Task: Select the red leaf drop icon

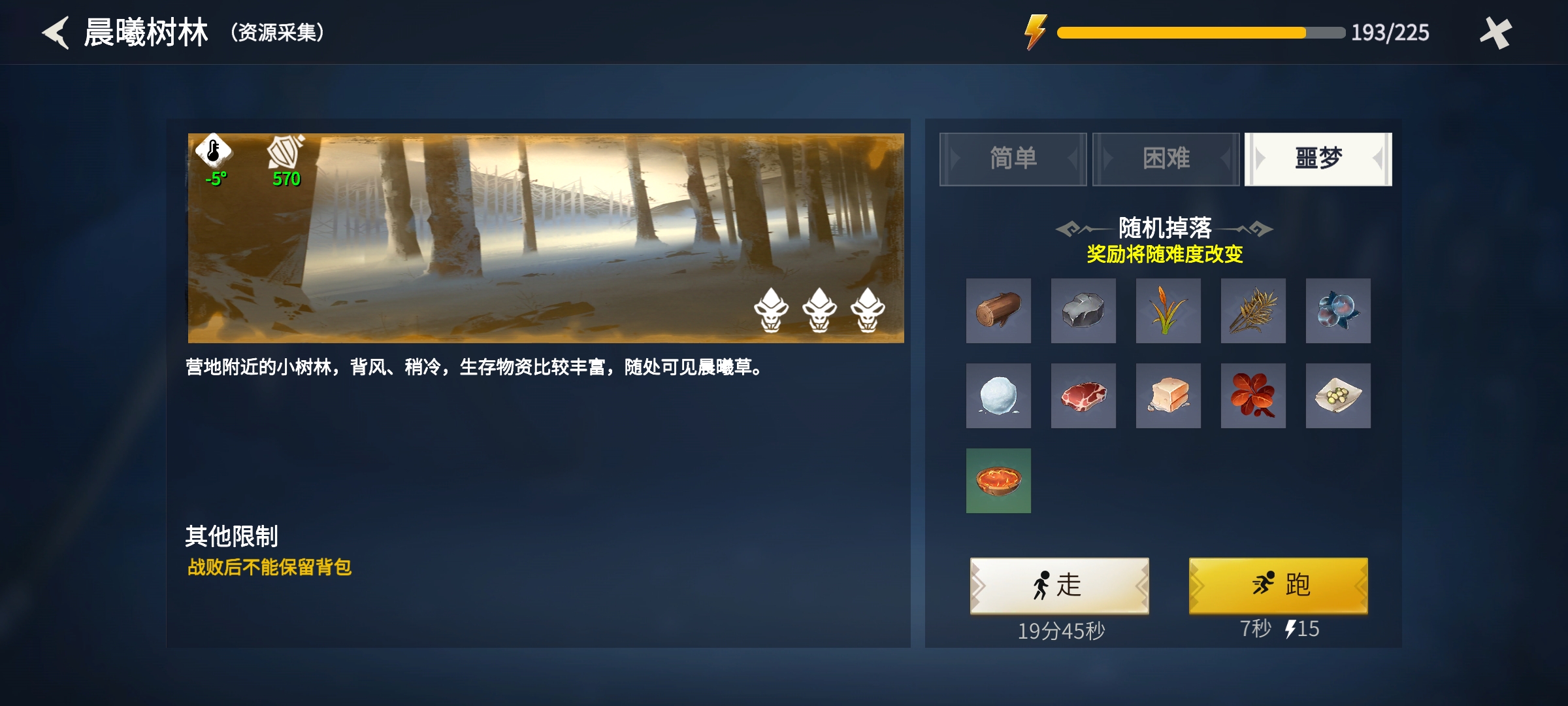Action: click(1254, 396)
